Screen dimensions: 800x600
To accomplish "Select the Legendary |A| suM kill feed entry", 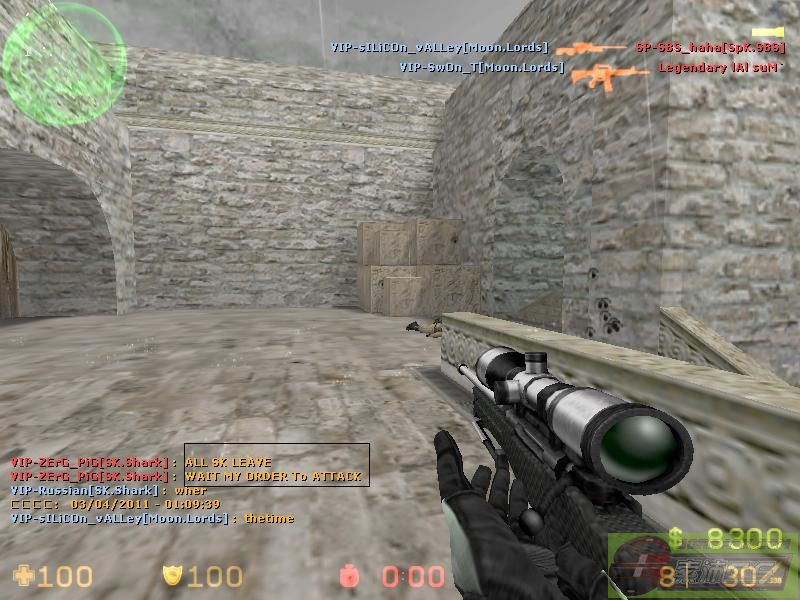I will click(719, 68).
